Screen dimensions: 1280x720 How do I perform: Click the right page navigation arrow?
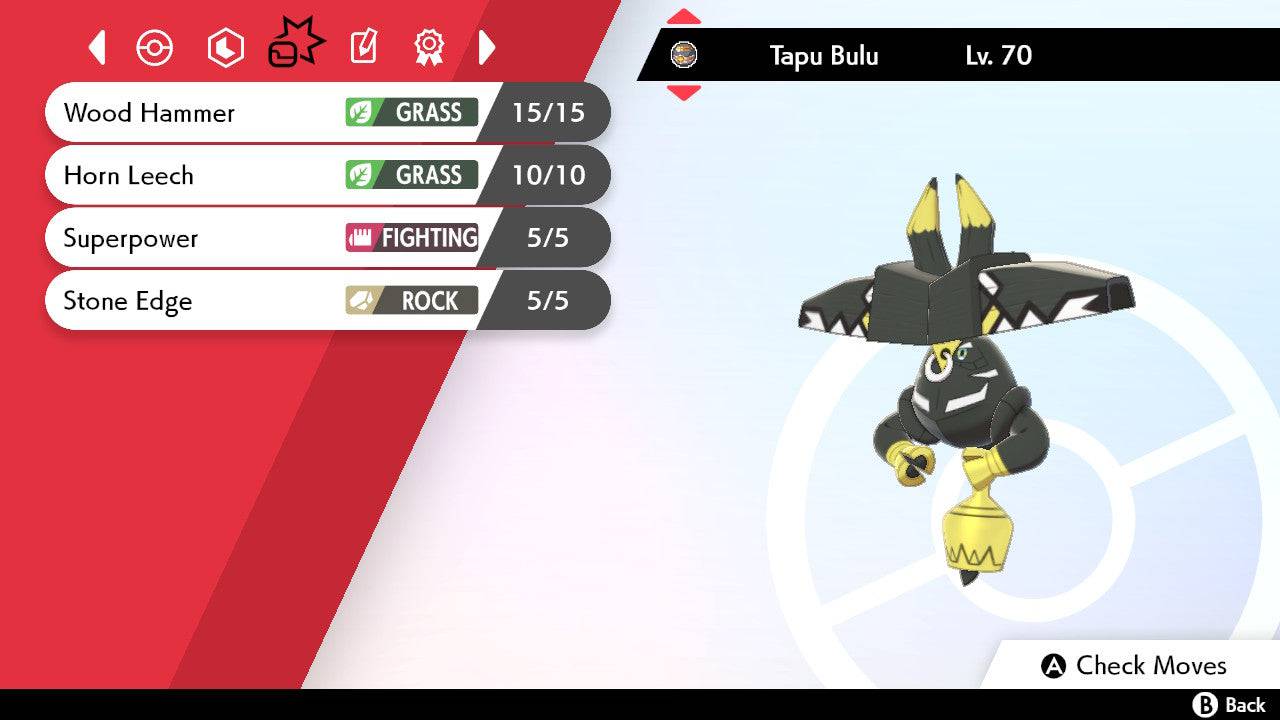point(488,47)
